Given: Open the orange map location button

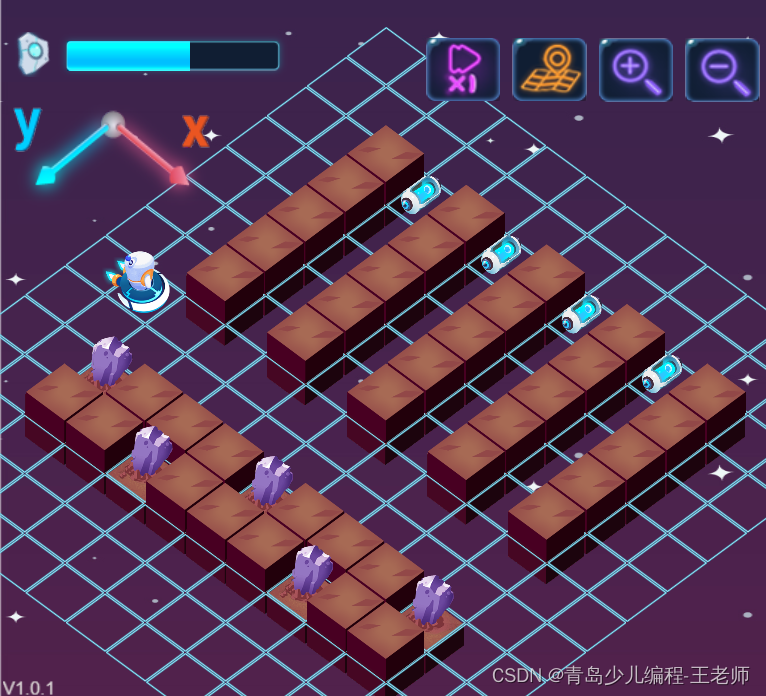Looking at the screenshot, I should pos(549,69).
